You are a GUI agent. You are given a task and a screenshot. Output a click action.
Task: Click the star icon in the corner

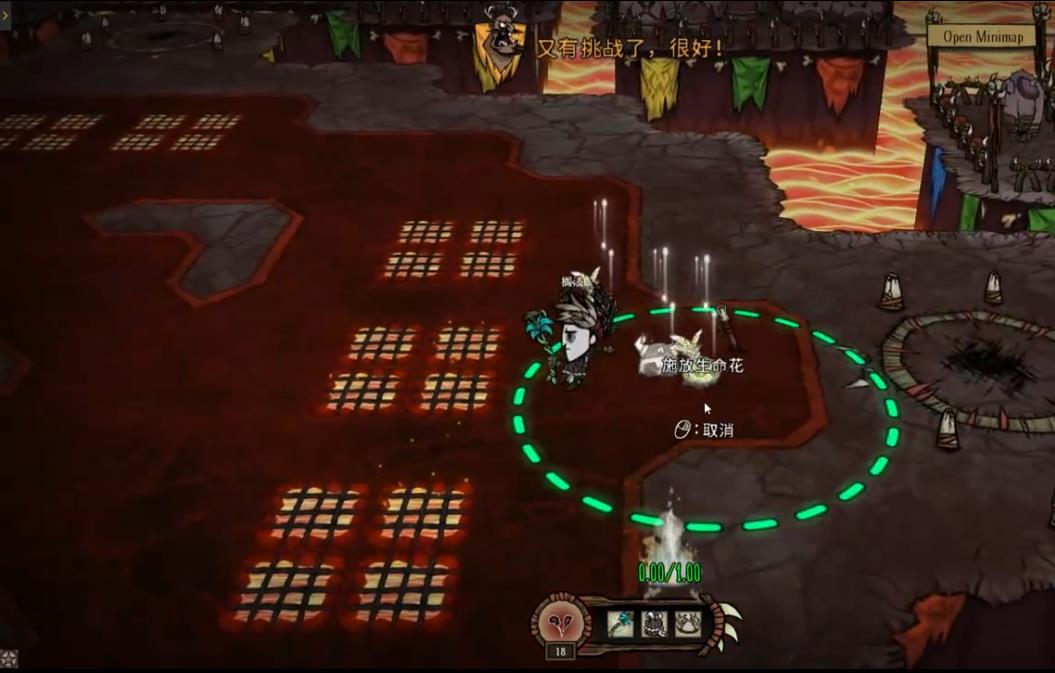[8, 659]
